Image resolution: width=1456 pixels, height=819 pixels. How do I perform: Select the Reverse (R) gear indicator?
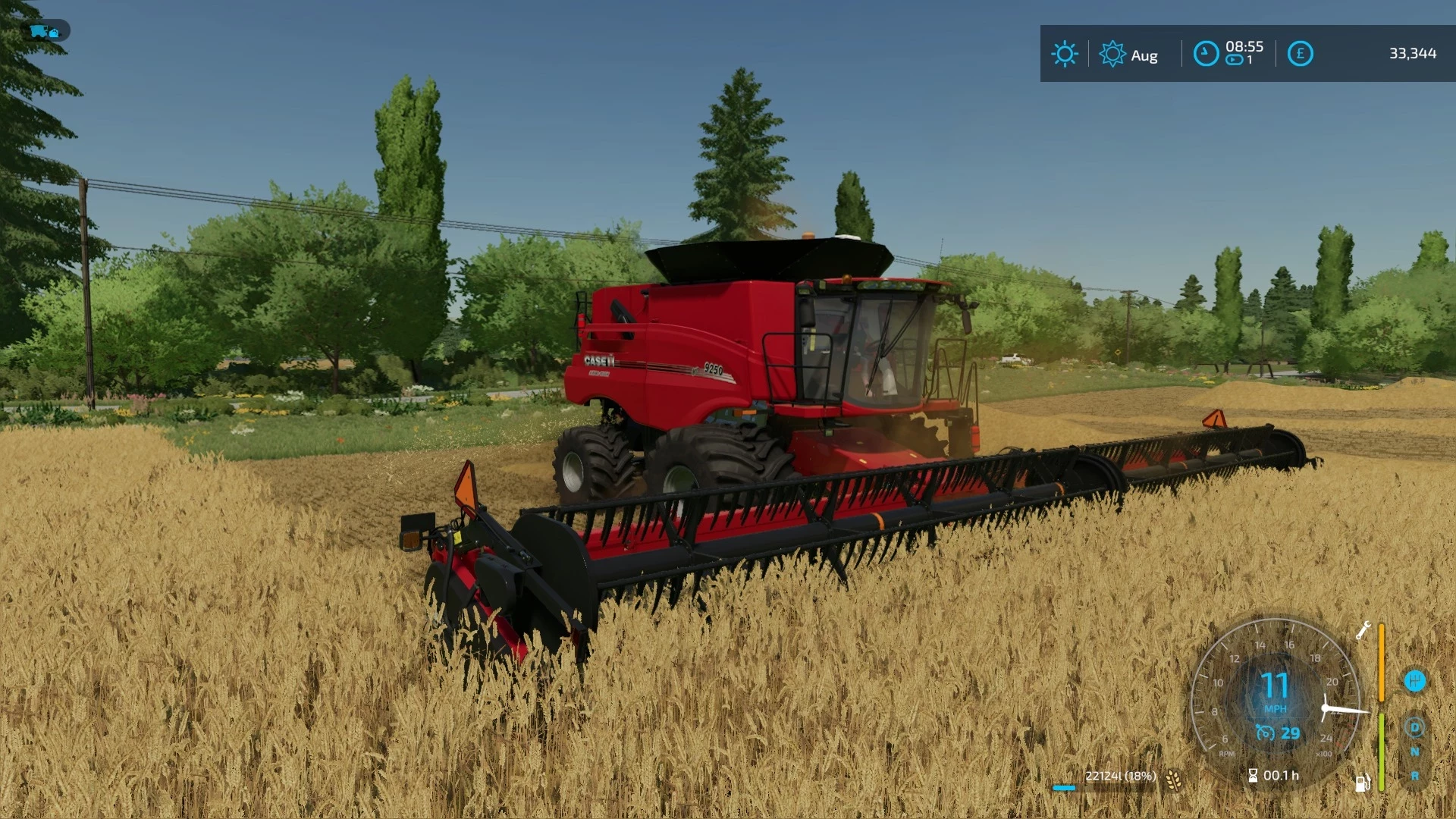click(x=1414, y=775)
